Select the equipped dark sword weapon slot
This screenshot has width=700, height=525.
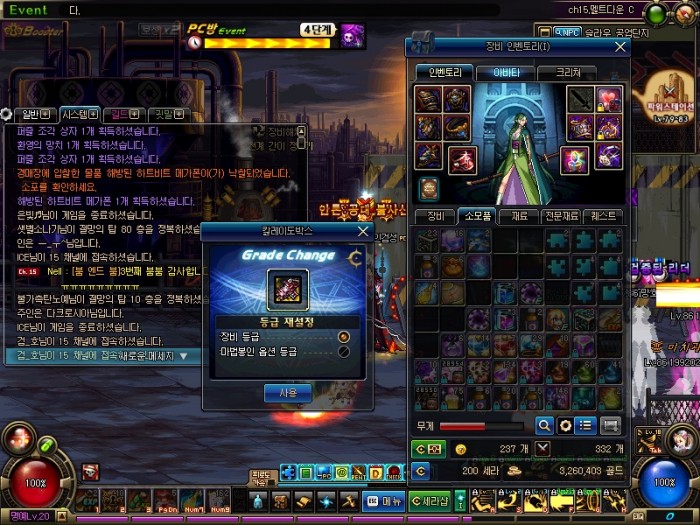click(581, 100)
